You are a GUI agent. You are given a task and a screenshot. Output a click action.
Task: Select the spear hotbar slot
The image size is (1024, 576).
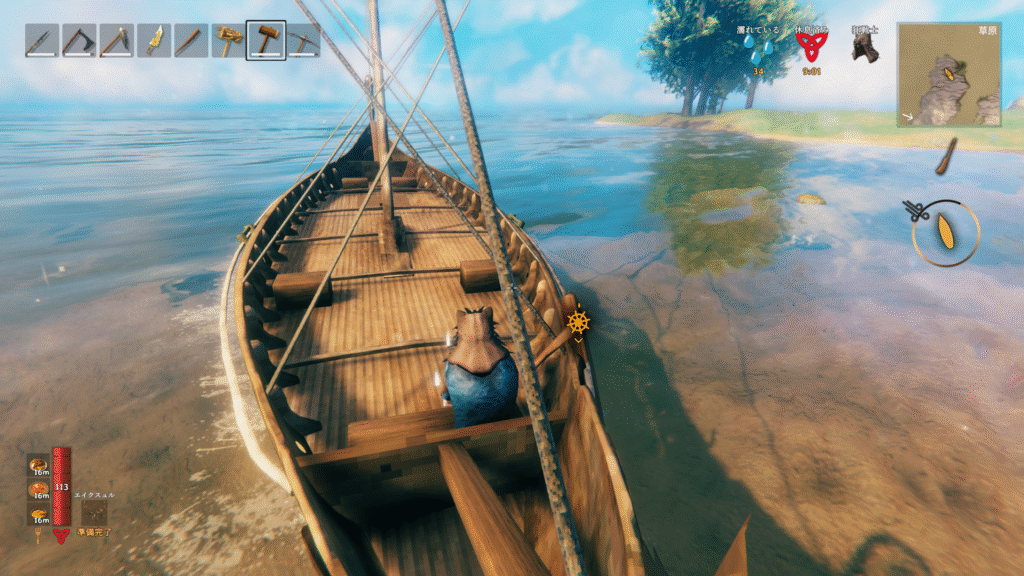(x=42, y=41)
